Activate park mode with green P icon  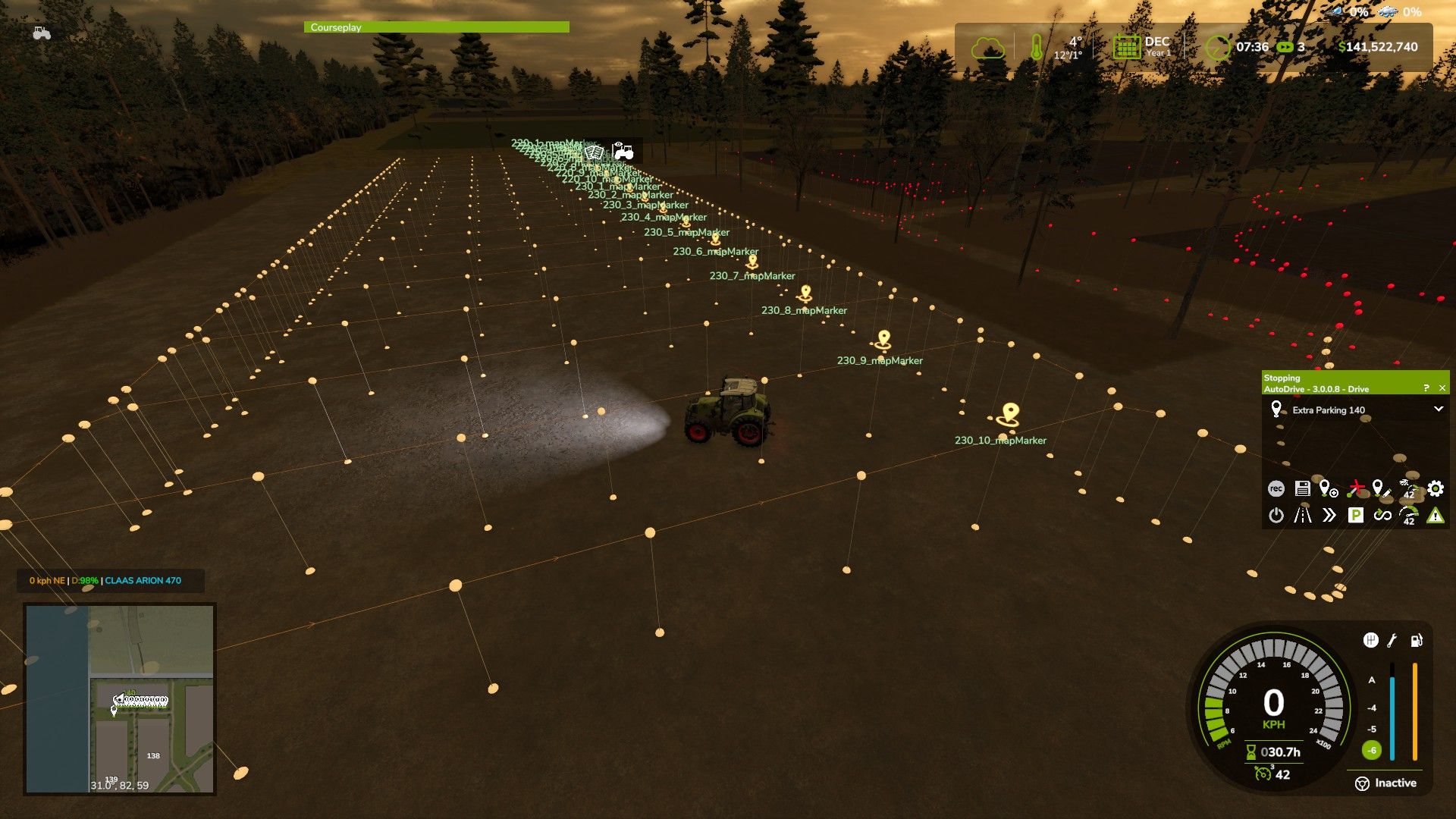1356,516
